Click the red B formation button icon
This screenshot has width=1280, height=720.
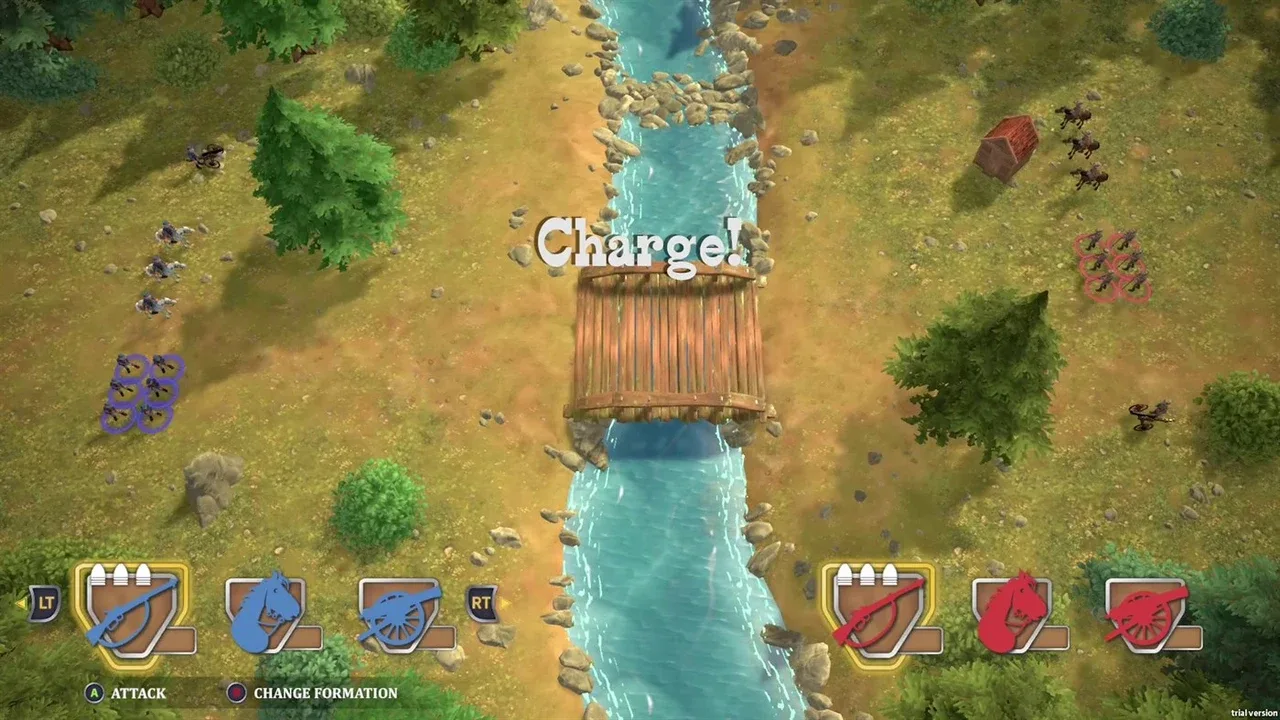(237, 693)
